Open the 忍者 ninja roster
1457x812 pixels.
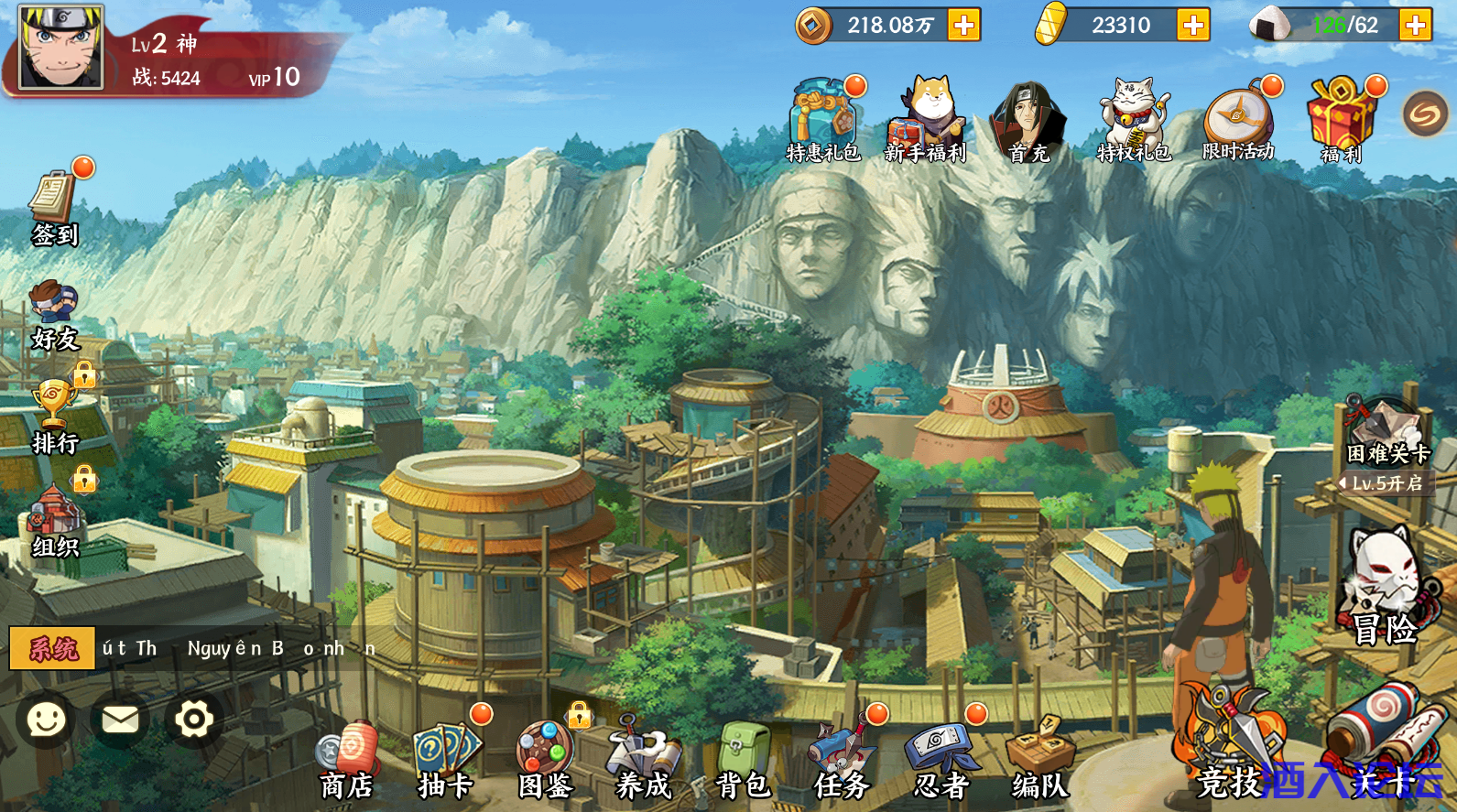pyautogui.click(x=941, y=762)
